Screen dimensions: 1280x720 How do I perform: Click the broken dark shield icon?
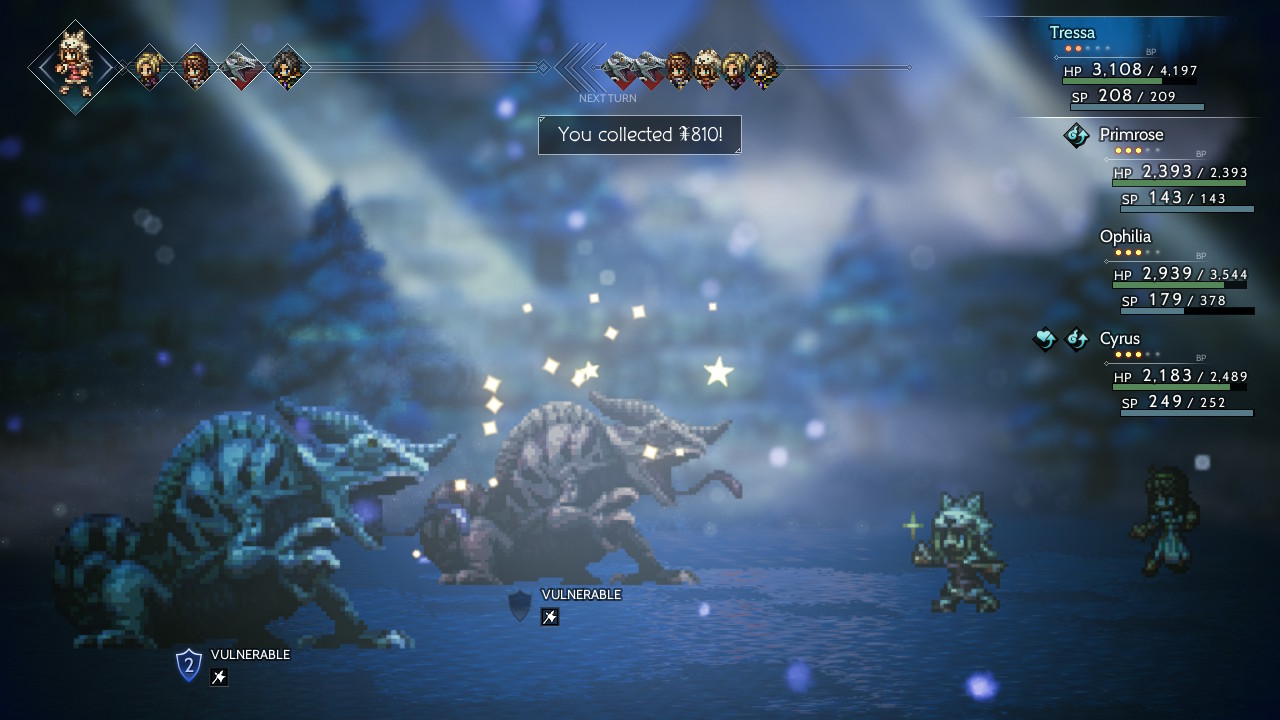[520, 605]
